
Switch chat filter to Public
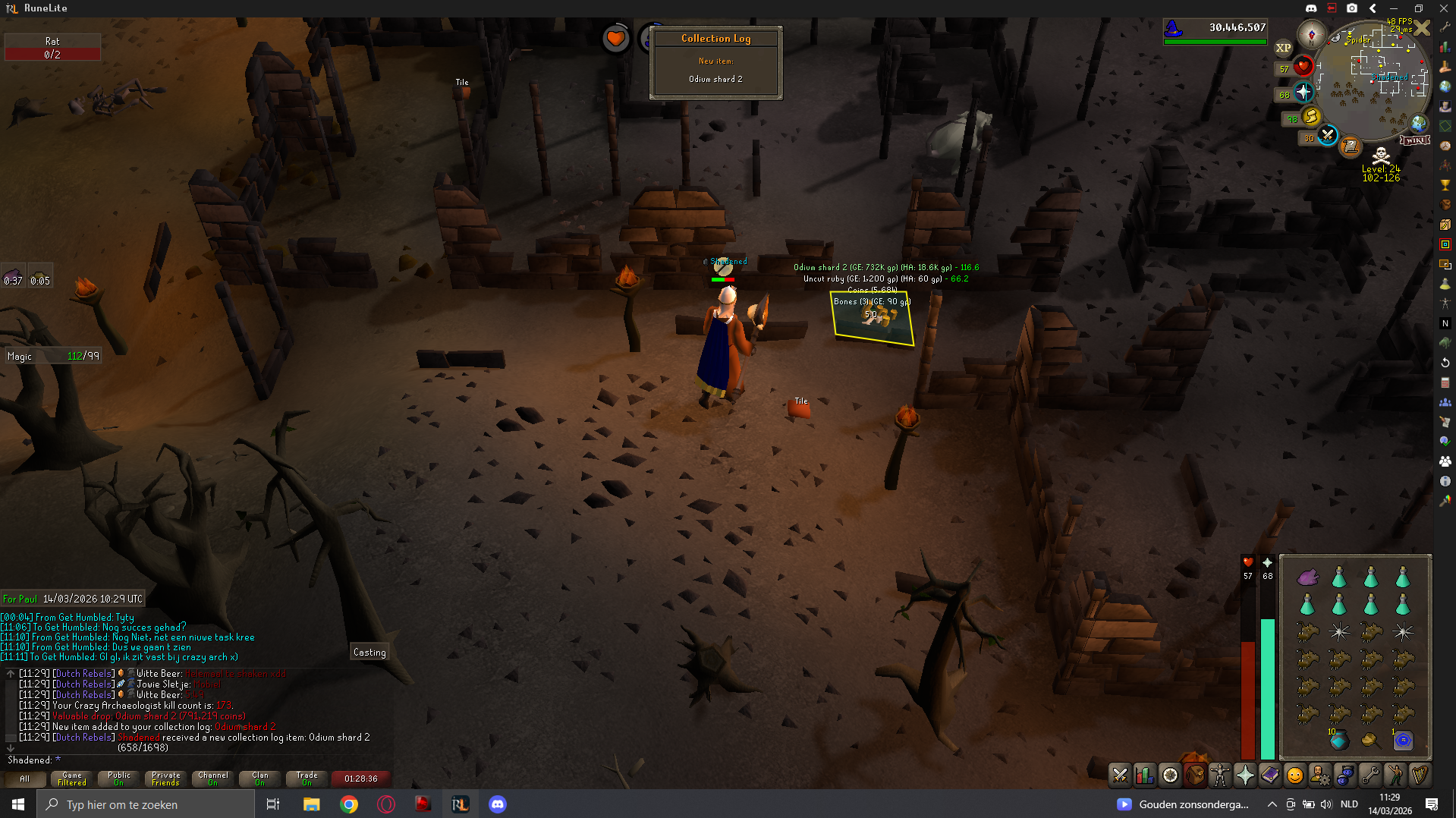point(119,779)
